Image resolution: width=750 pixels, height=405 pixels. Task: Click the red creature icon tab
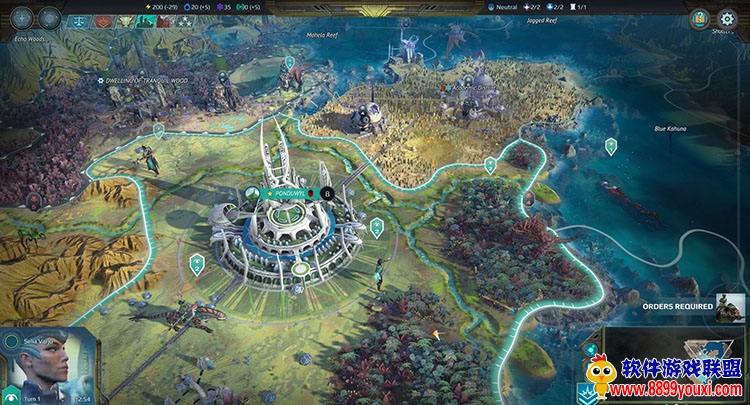[x=163, y=20]
